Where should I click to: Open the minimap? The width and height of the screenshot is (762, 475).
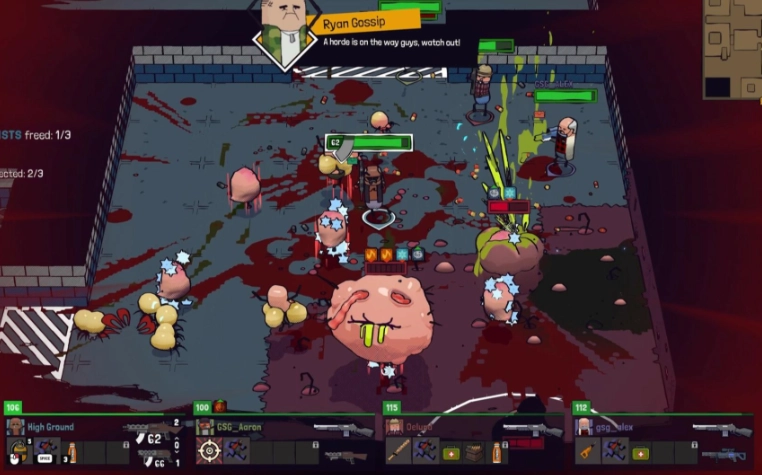click(x=732, y=48)
